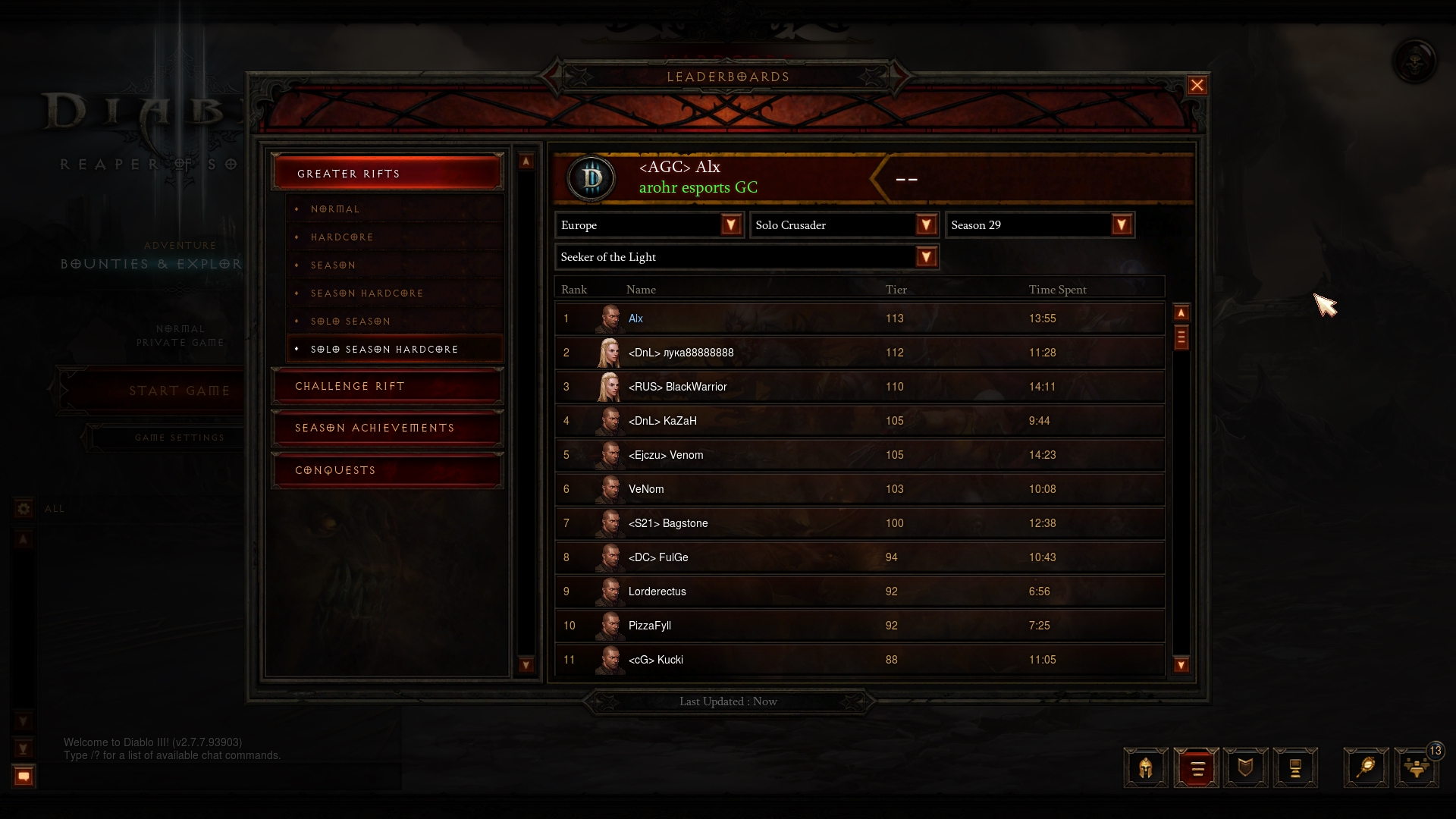Switch to the Conquests category
Viewport: 1456px width, 819px height.
click(387, 471)
